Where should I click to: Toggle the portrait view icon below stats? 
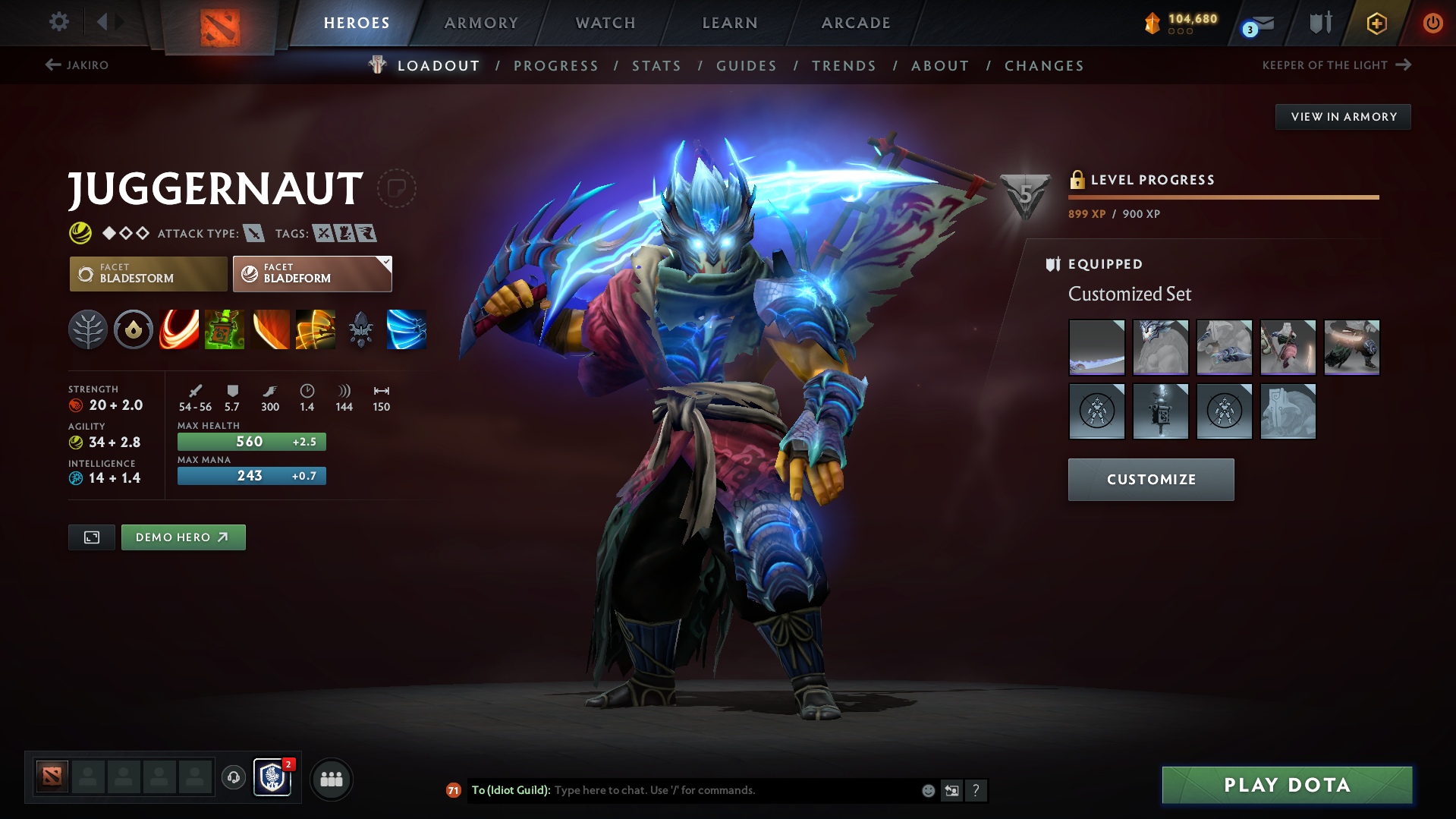tap(91, 537)
